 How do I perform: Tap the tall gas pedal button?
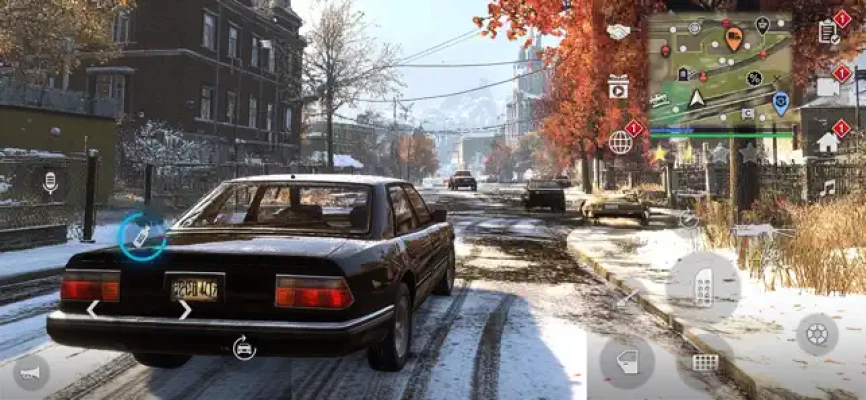703,288
